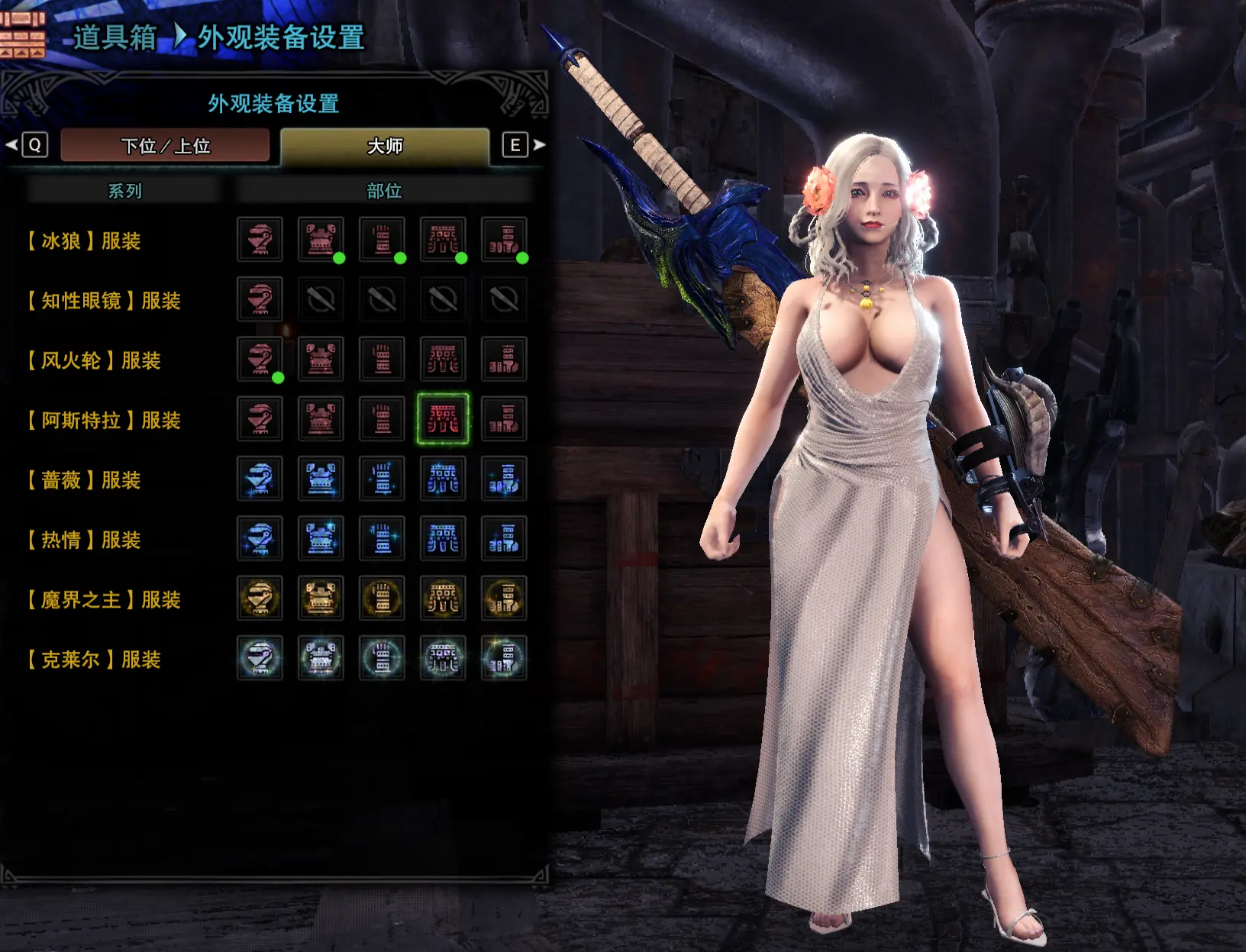Pick the 魔界之主 set waist piece
The height and width of the screenshot is (952, 1246).
pyautogui.click(x=443, y=598)
